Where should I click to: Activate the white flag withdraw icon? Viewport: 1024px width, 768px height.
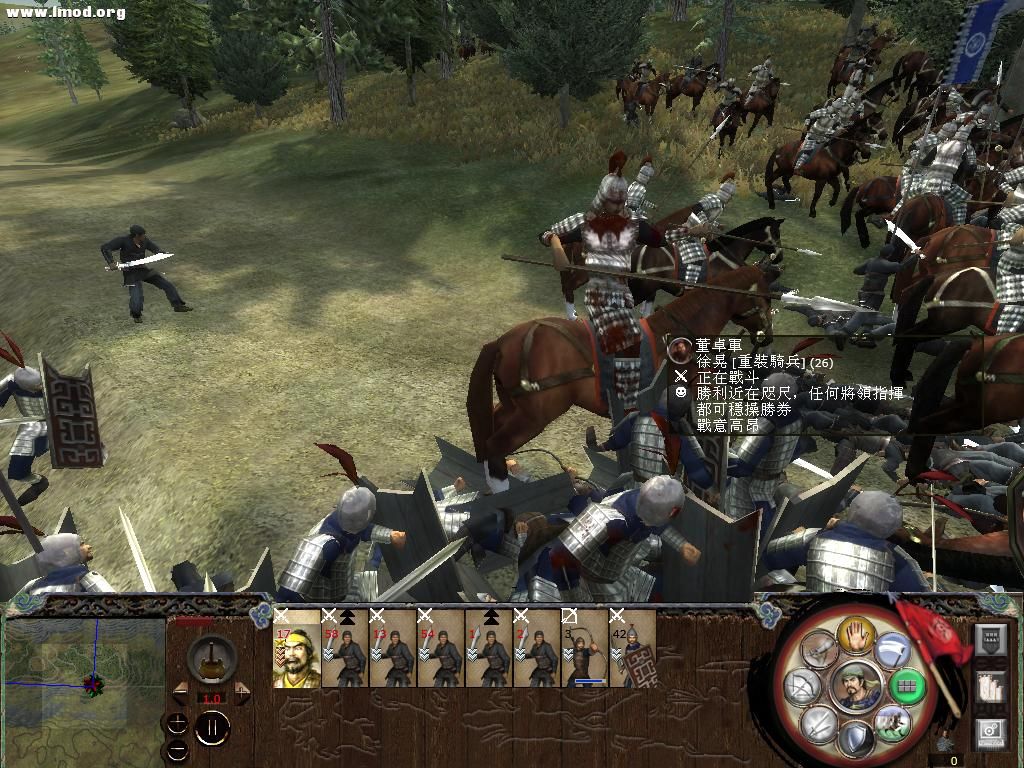coord(891,651)
